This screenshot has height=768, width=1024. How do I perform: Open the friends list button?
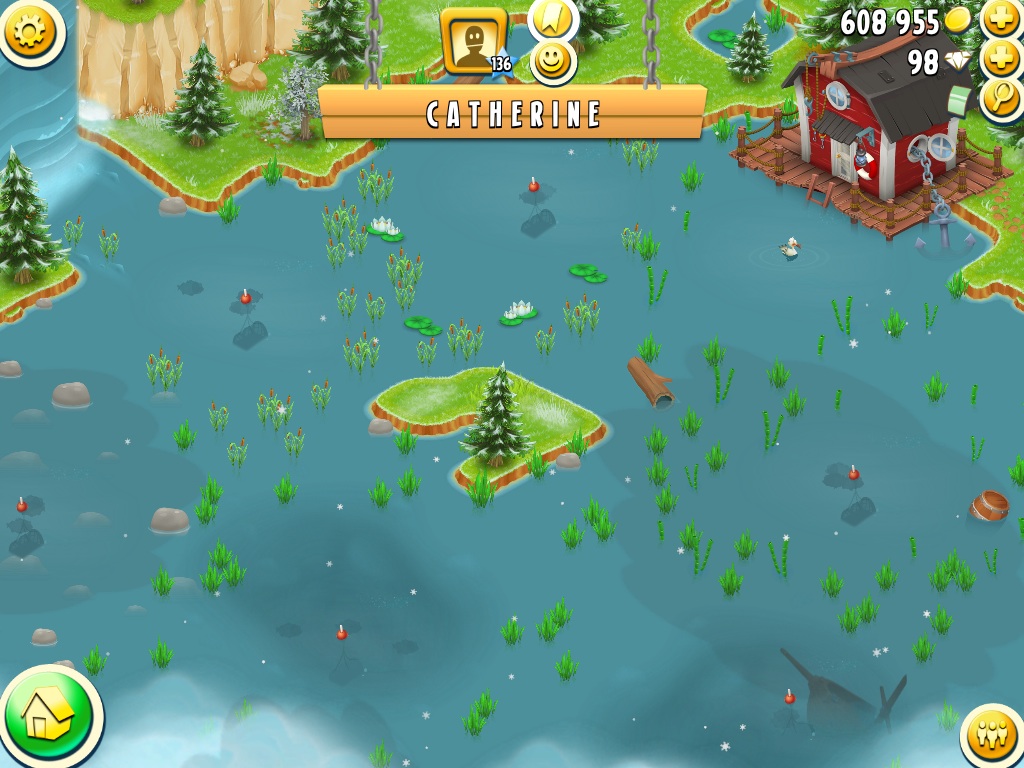point(992,737)
